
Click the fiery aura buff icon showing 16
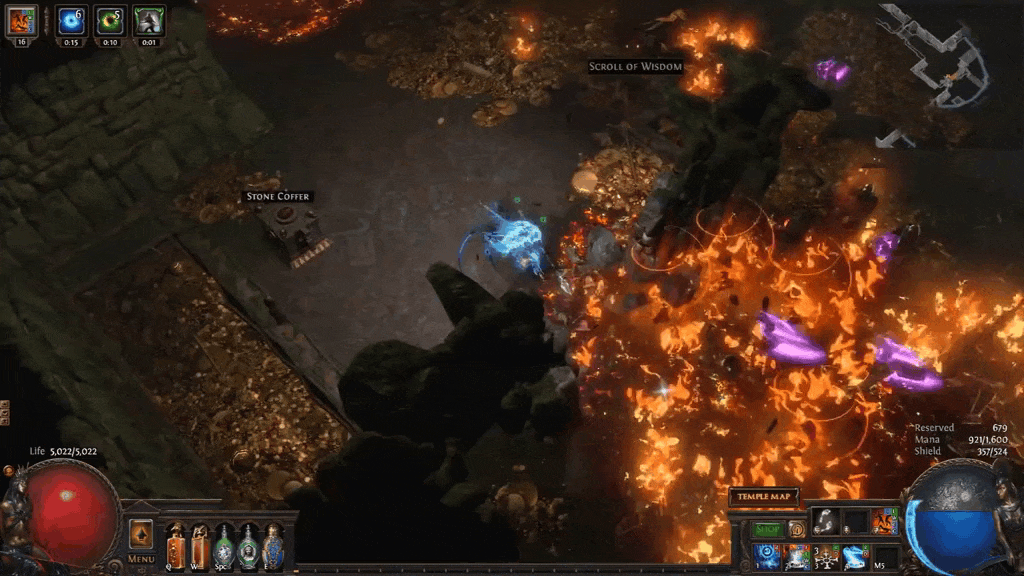tap(22, 20)
